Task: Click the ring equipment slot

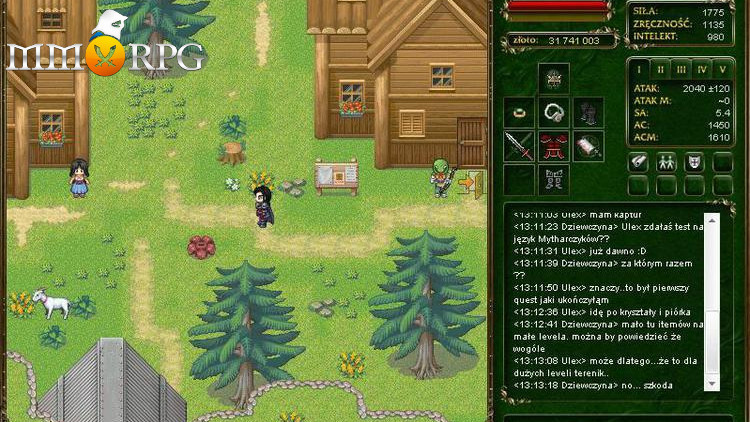Action: point(520,111)
